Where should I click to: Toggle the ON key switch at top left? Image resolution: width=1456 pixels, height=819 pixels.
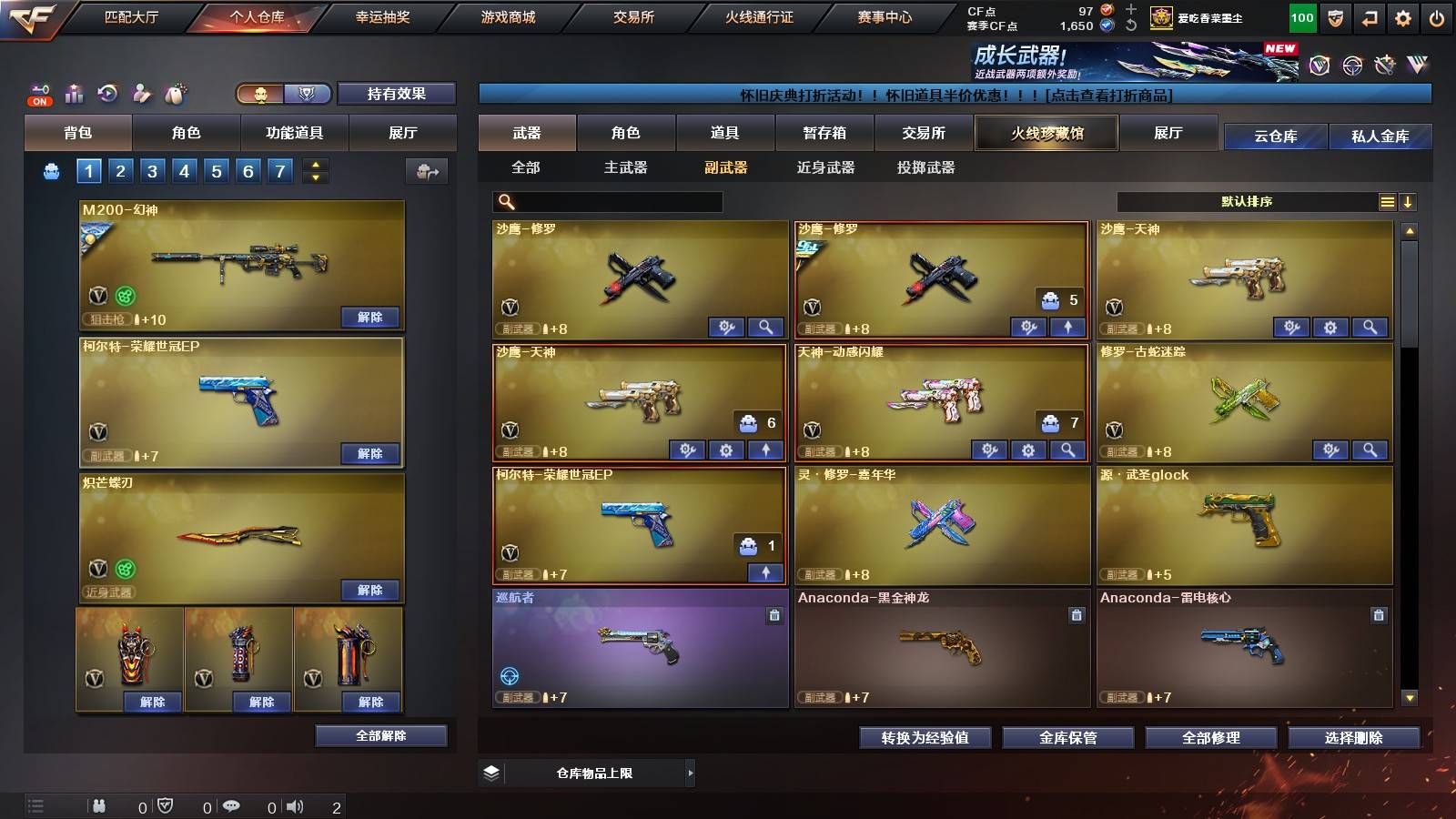(x=38, y=92)
